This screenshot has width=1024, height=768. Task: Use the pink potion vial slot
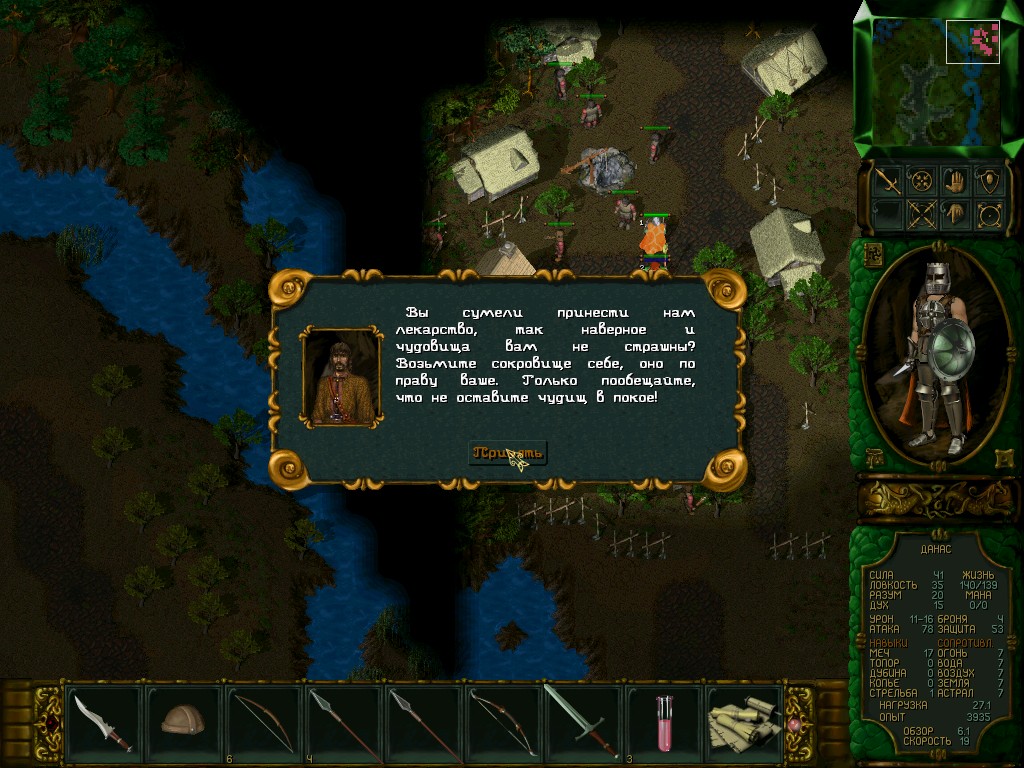pyautogui.click(x=663, y=720)
